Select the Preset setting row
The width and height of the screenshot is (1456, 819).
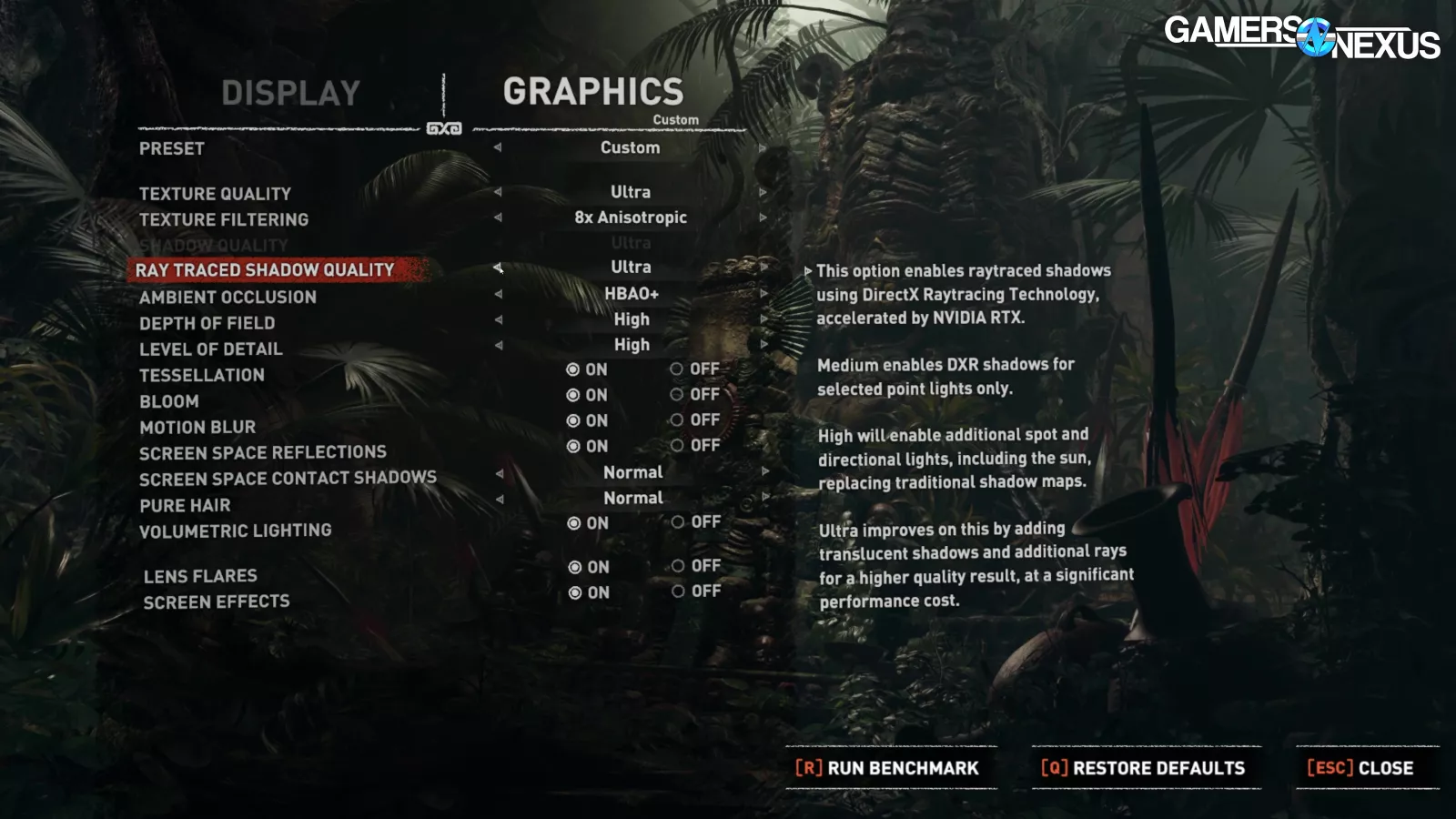coord(172,148)
